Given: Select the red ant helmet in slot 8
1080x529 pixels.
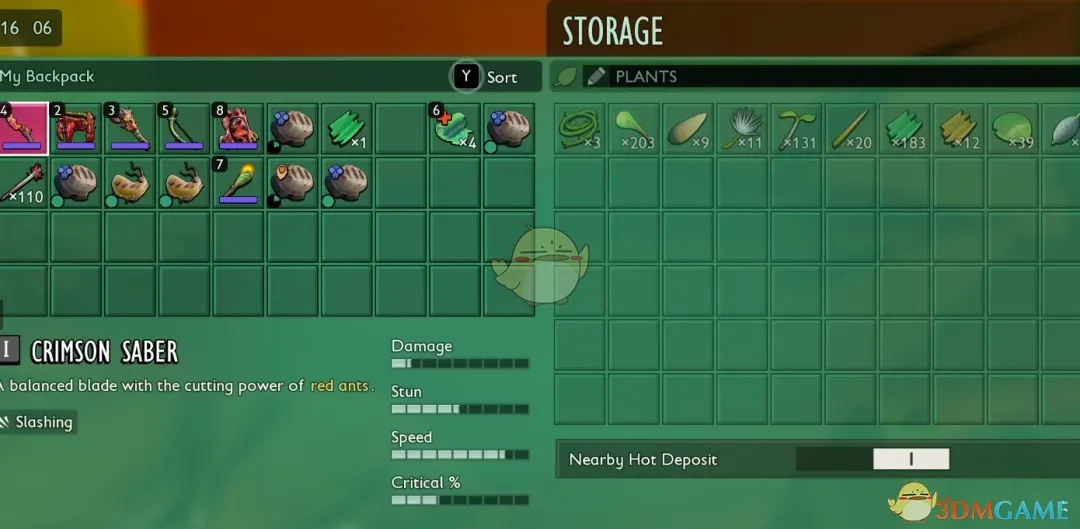Looking at the screenshot, I should point(236,128).
